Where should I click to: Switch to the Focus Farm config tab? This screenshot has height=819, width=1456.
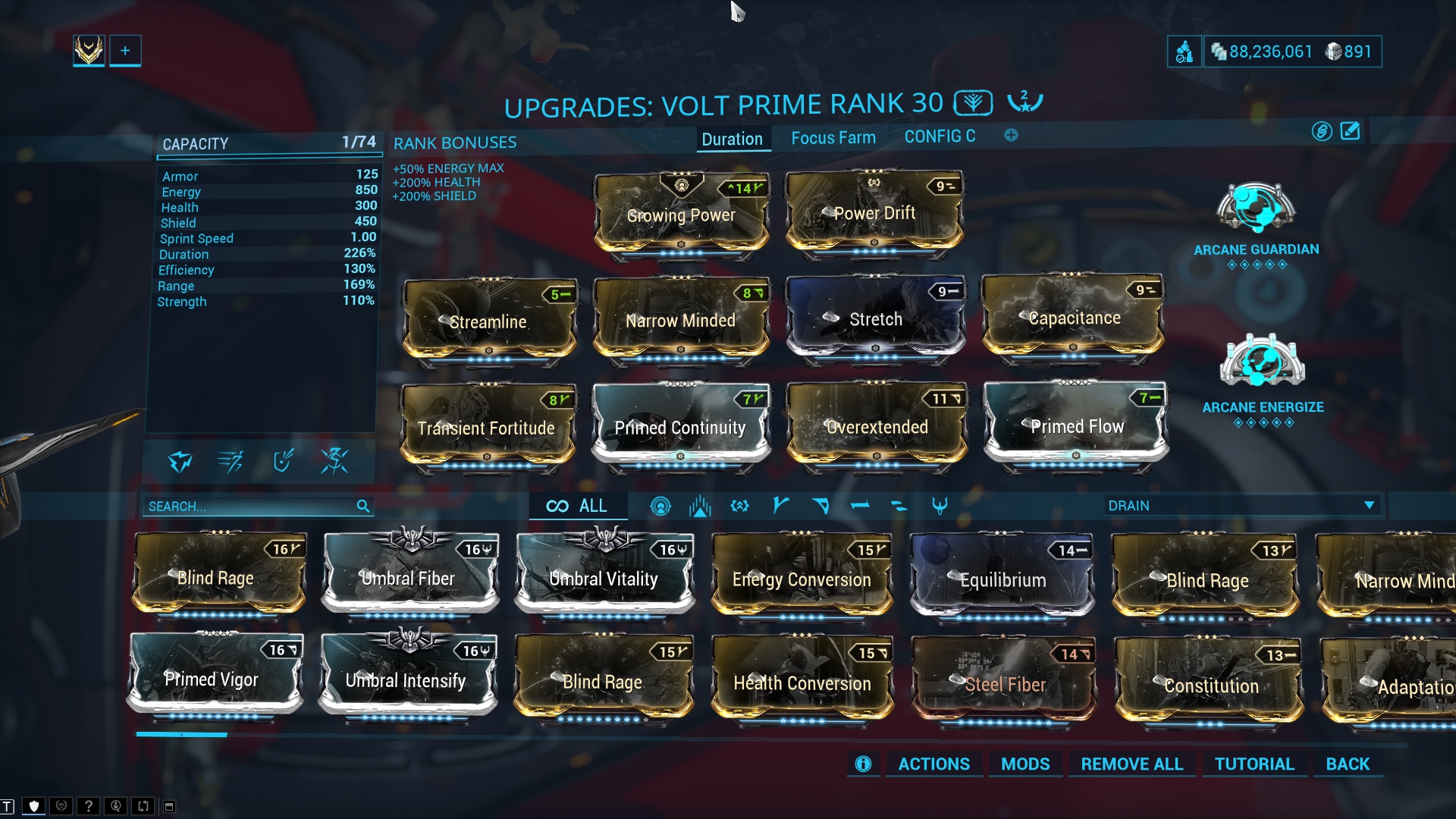[x=833, y=138]
